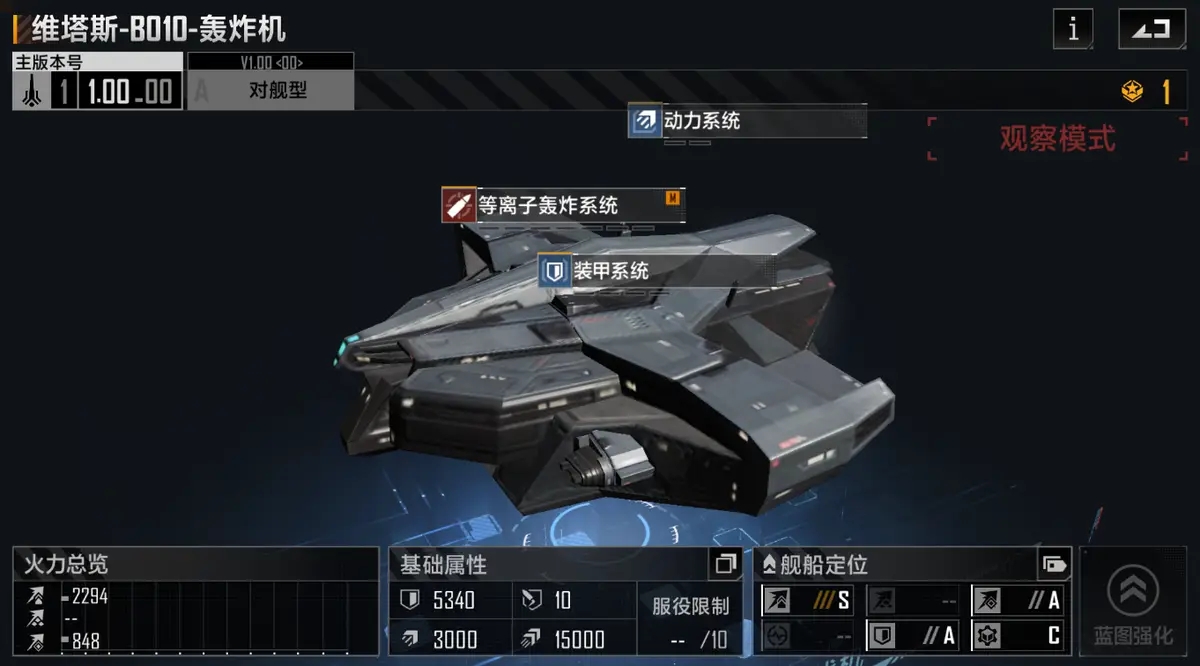Select the 等离子轰炸系统 weapon label
This screenshot has width=1200, height=666.
(547, 205)
